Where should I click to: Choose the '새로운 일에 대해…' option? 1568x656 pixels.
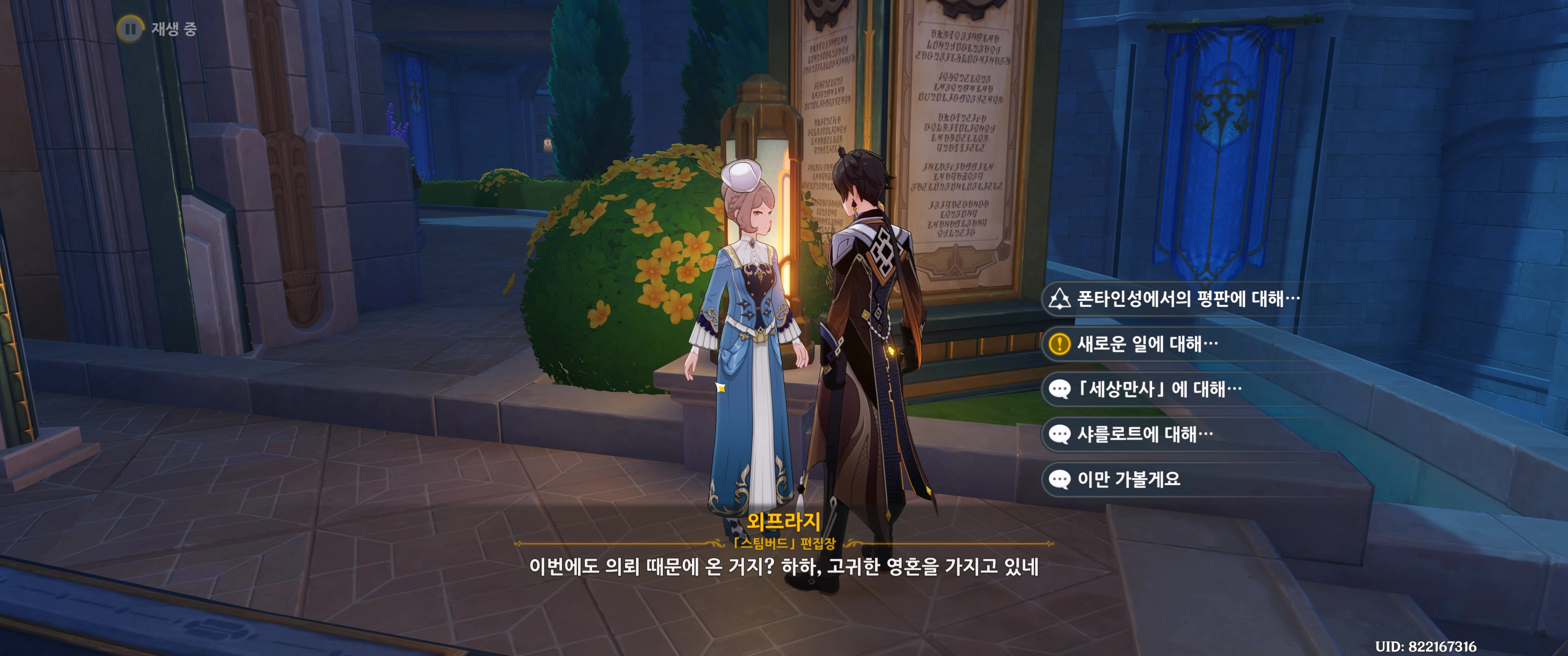click(x=1147, y=344)
